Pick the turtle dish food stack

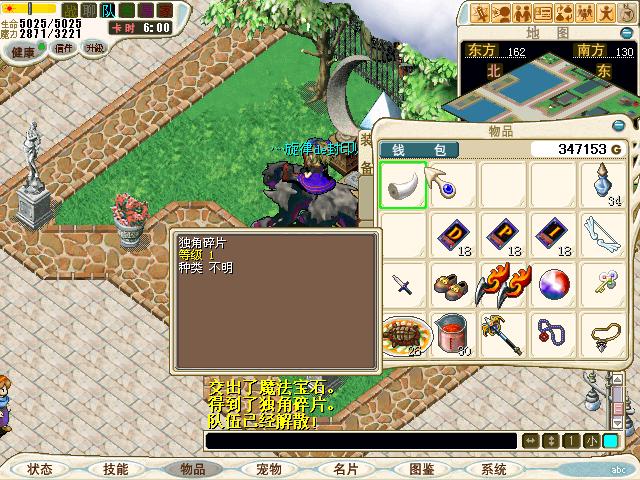pyautogui.click(x=403, y=333)
